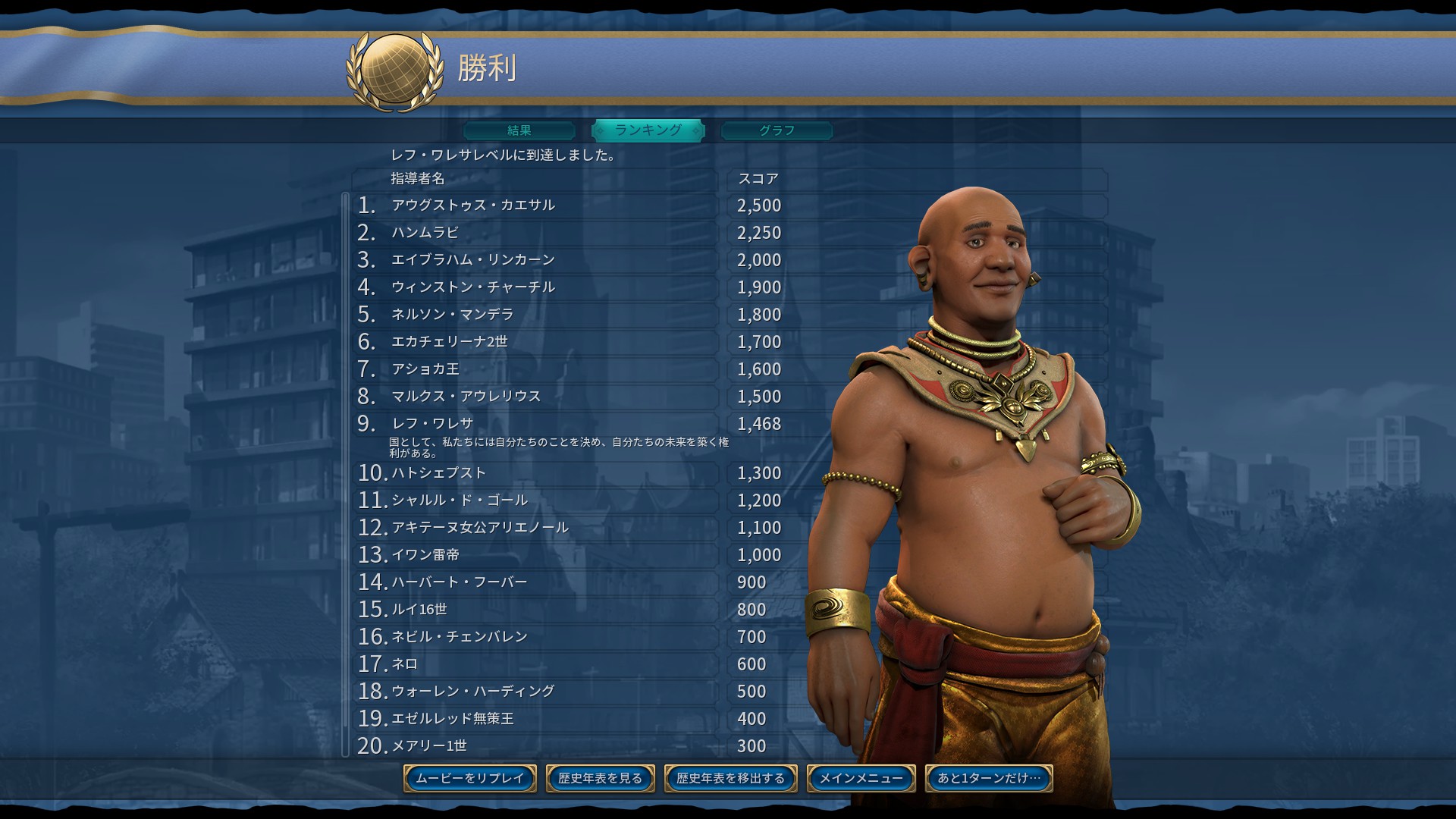Click the ムービーをリプレイ button
1456x819 pixels.
[469, 778]
